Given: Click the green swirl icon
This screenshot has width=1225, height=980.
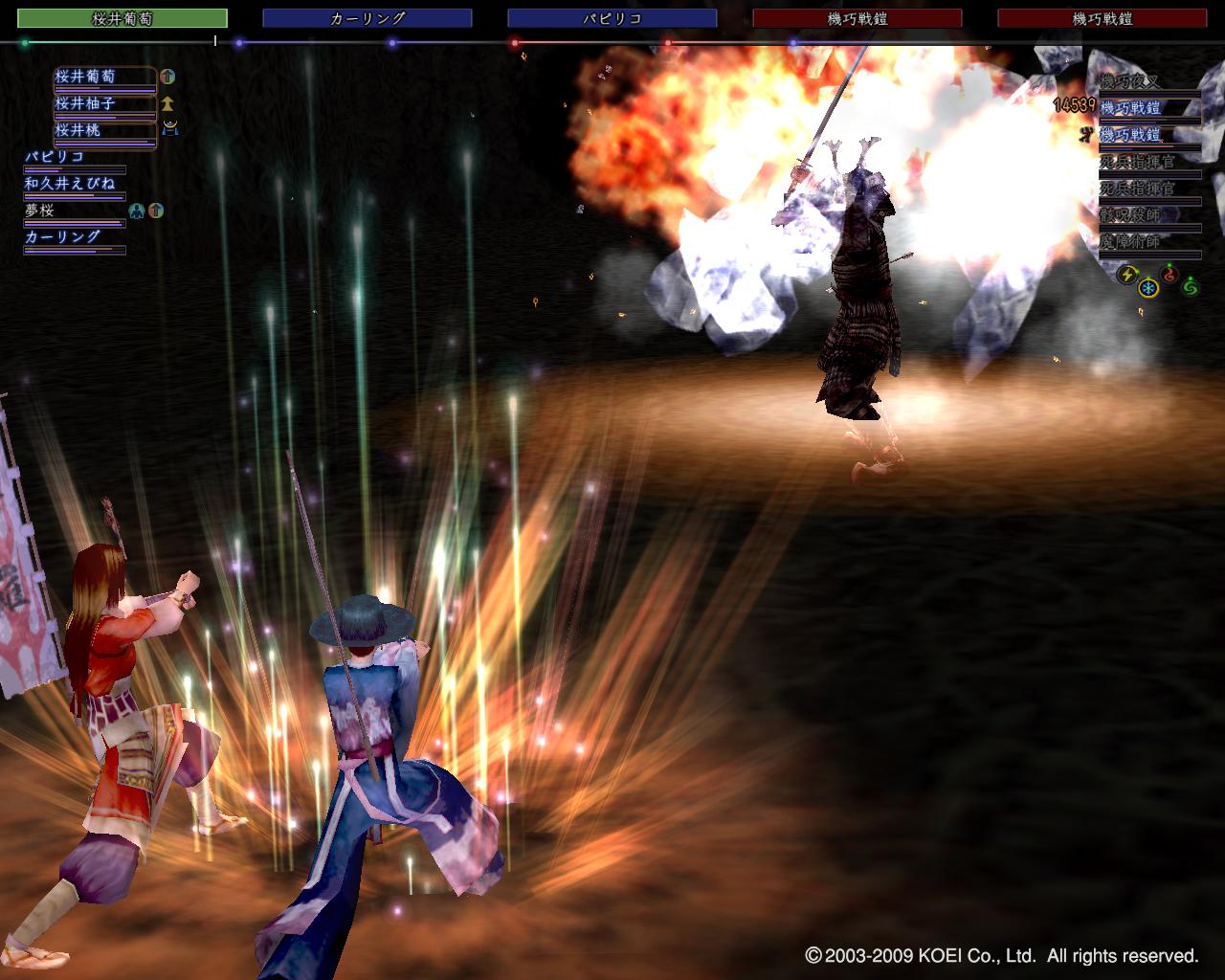Looking at the screenshot, I should tap(1191, 285).
